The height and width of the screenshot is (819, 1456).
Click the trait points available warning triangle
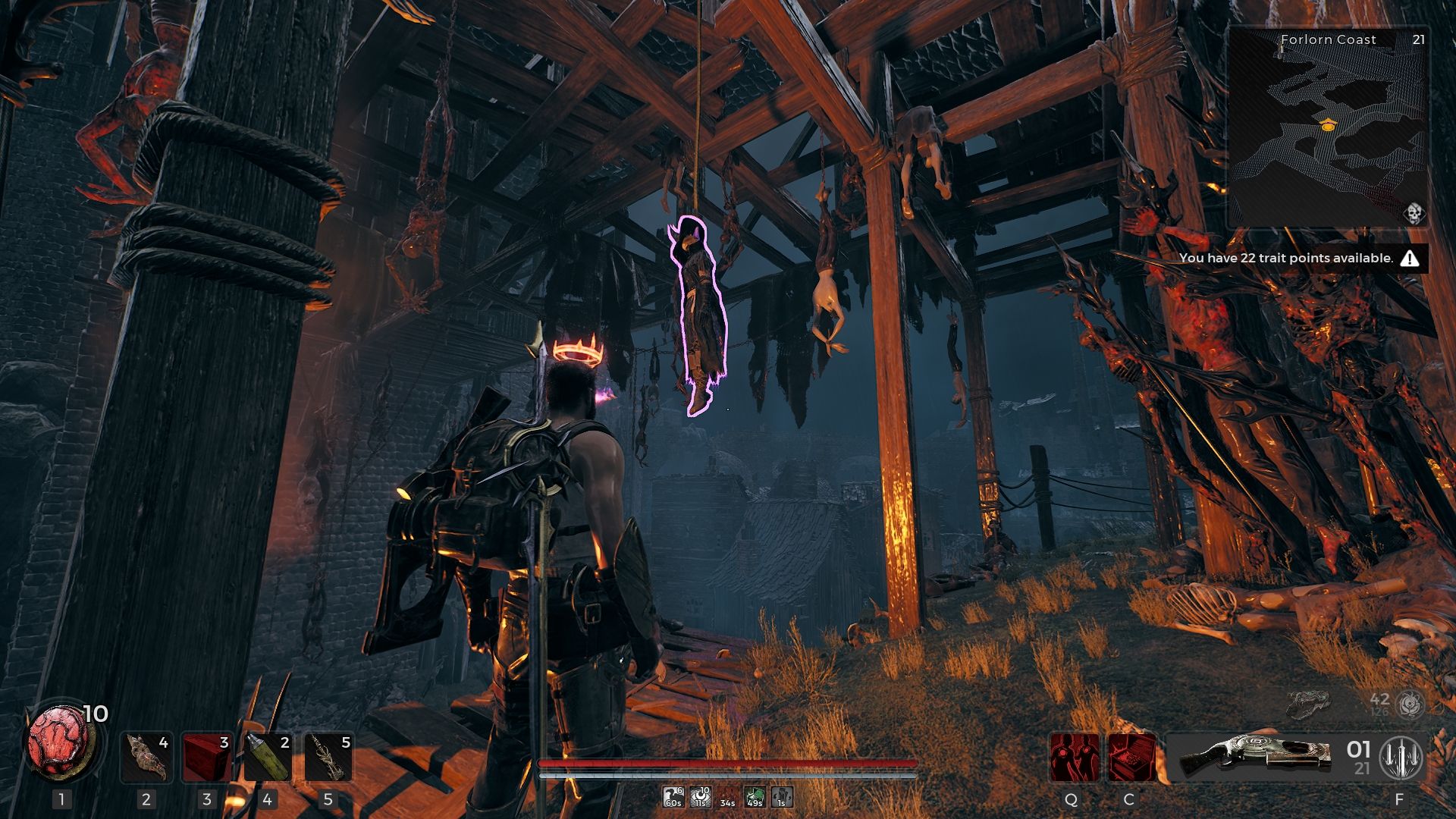pyautogui.click(x=1410, y=258)
